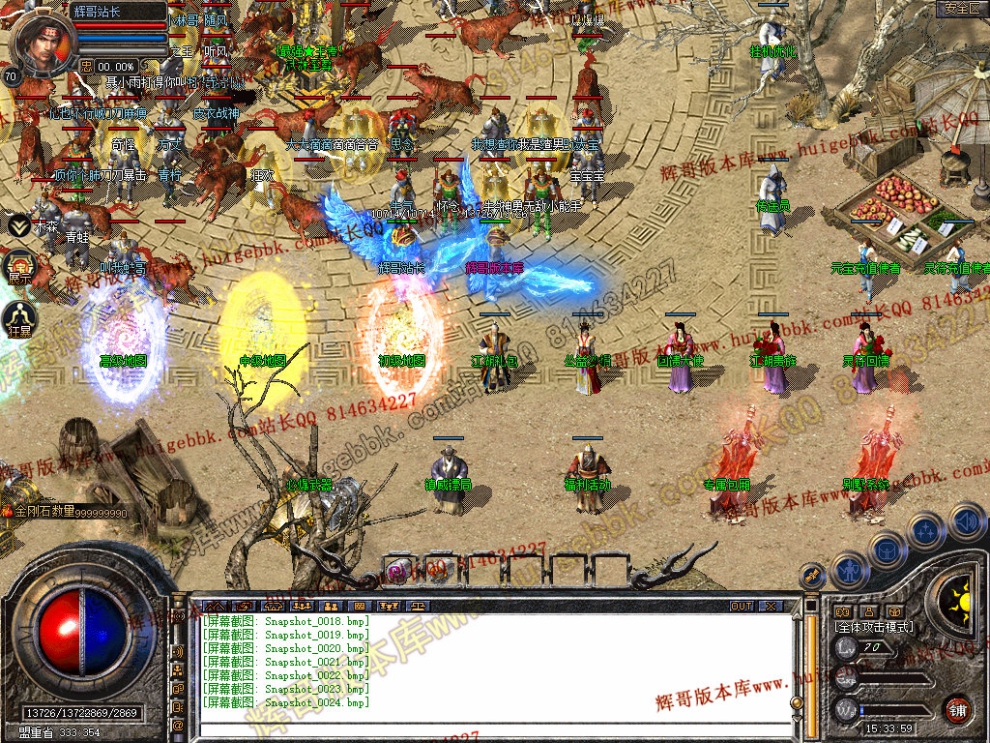The image size is (990, 743).
Task: Click the small gold scroll round button
Action: point(813,575)
